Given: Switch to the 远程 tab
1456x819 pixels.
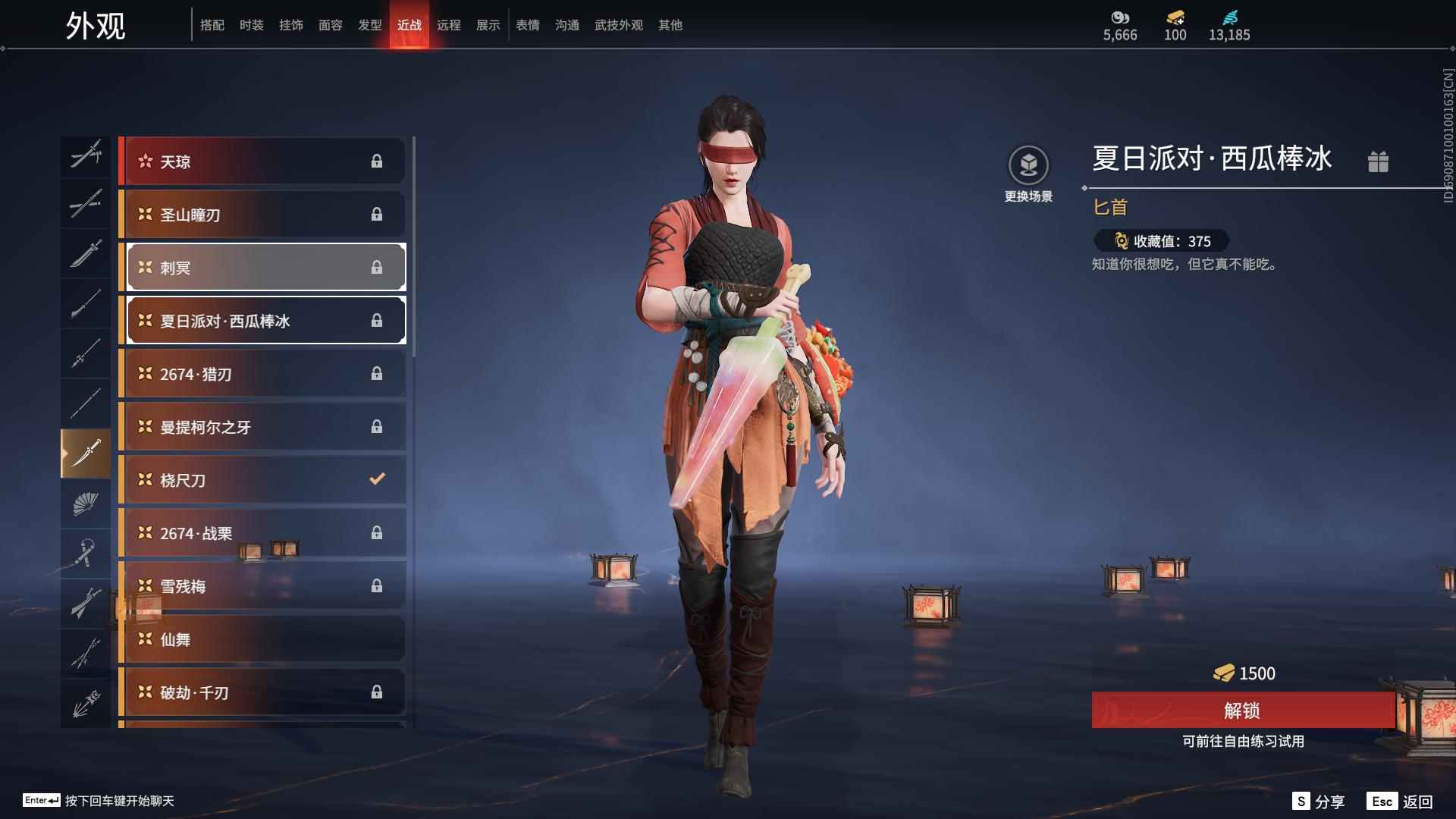Looking at the screenshot, I should (x=449, y=24).
